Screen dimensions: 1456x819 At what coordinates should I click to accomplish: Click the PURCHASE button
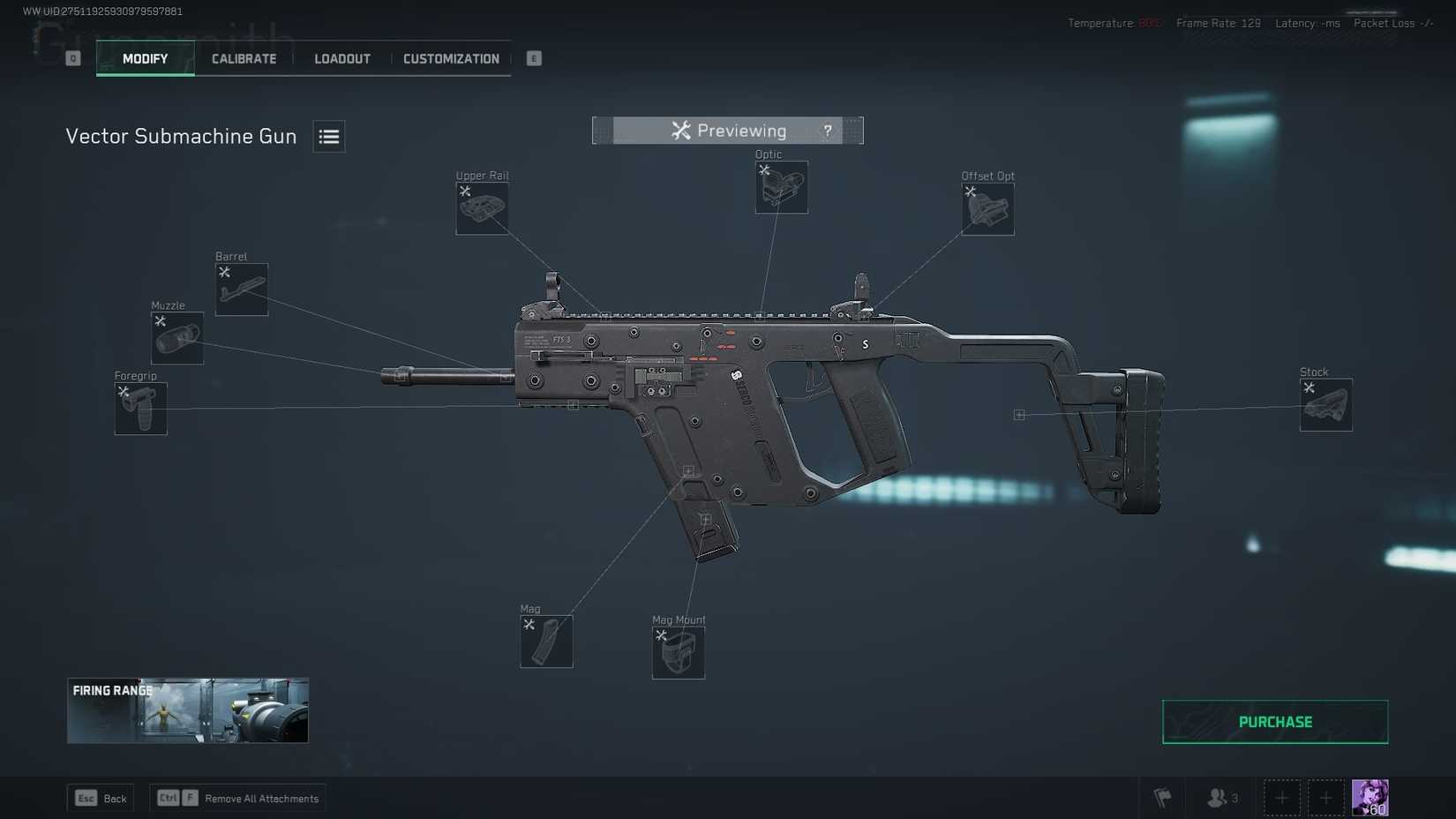1274,721
